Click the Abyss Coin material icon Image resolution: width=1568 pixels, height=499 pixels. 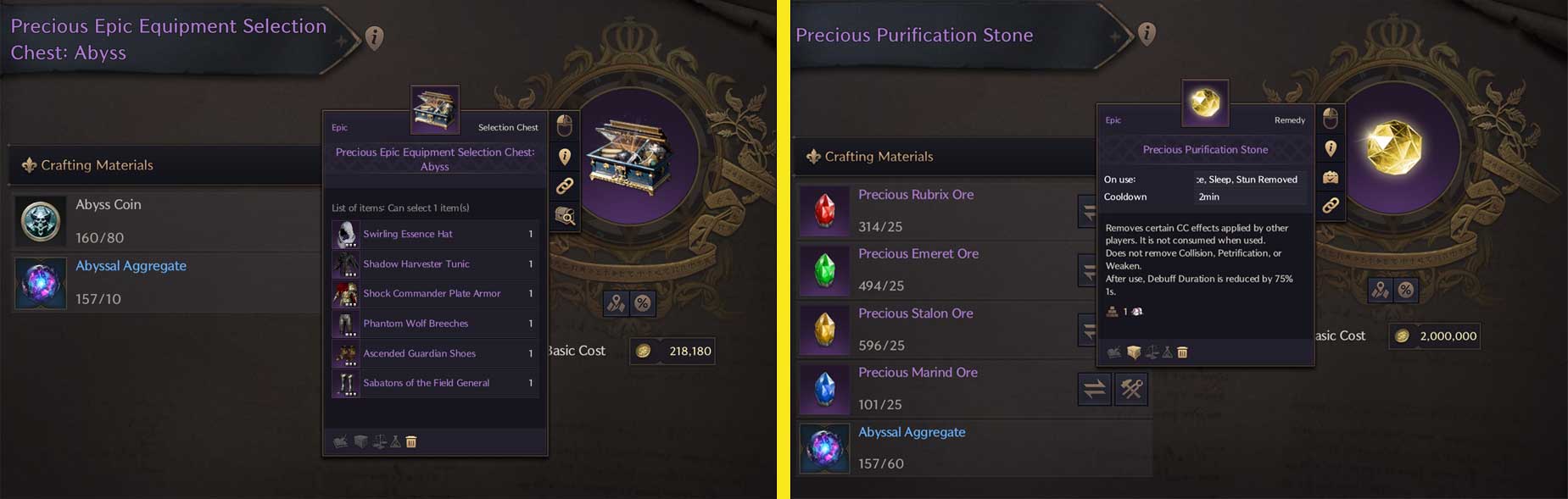tap(41, 220)
